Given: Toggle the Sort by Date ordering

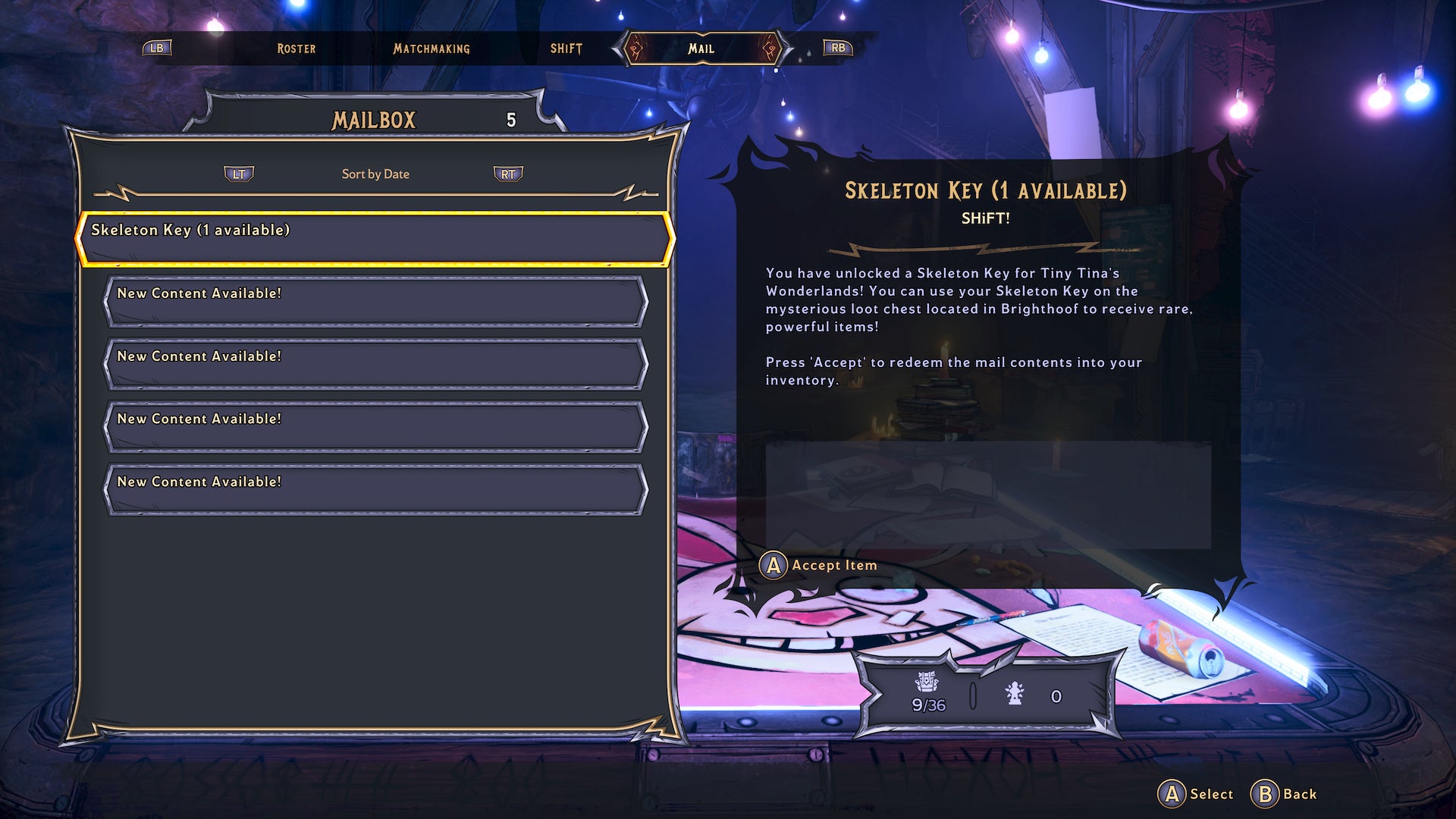Looking at the screenshot, I should pyautogui.click(x=375, y=174).
